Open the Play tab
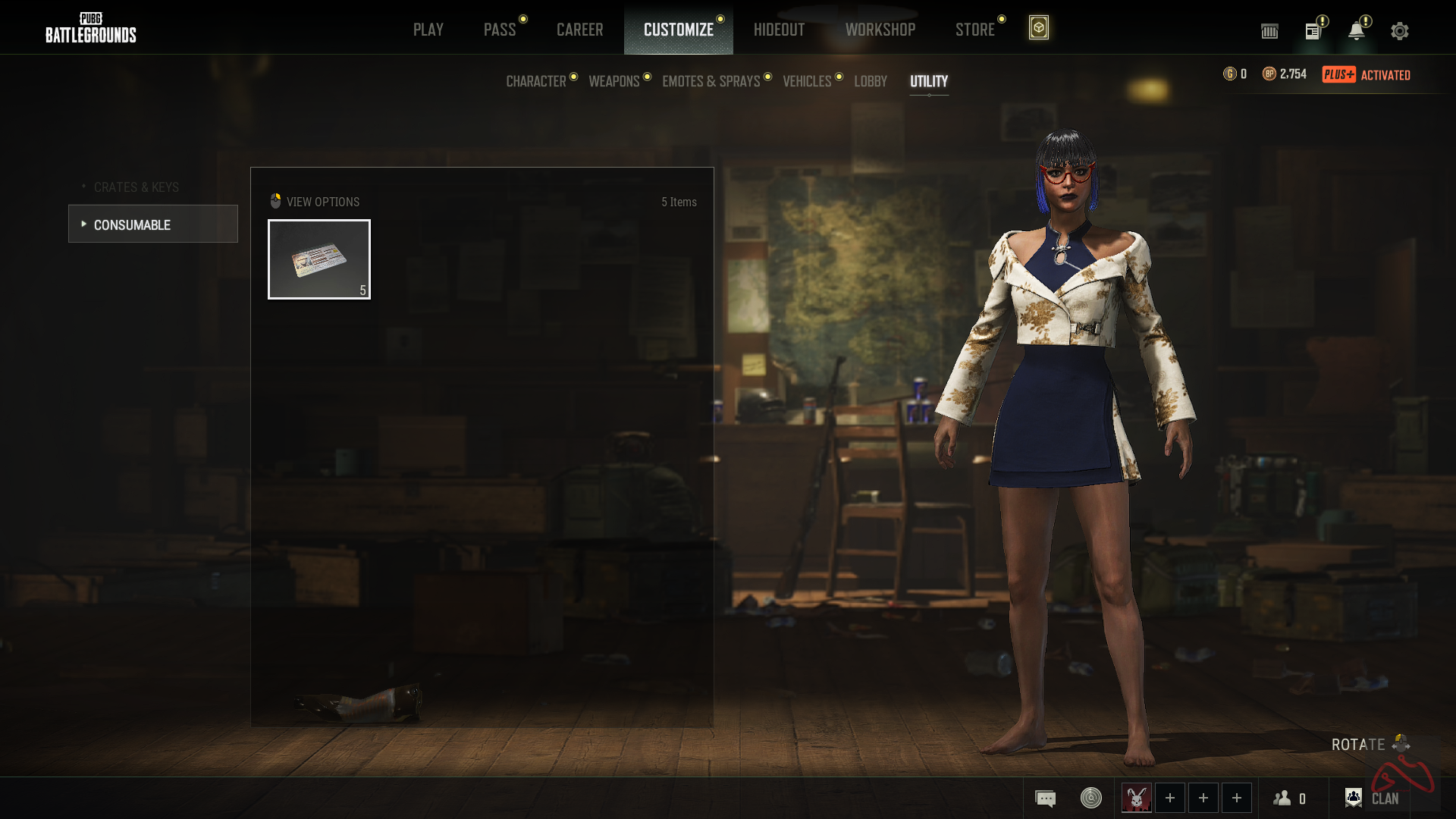The width and height of the screenshot is (1456, 819). (428, 30)
